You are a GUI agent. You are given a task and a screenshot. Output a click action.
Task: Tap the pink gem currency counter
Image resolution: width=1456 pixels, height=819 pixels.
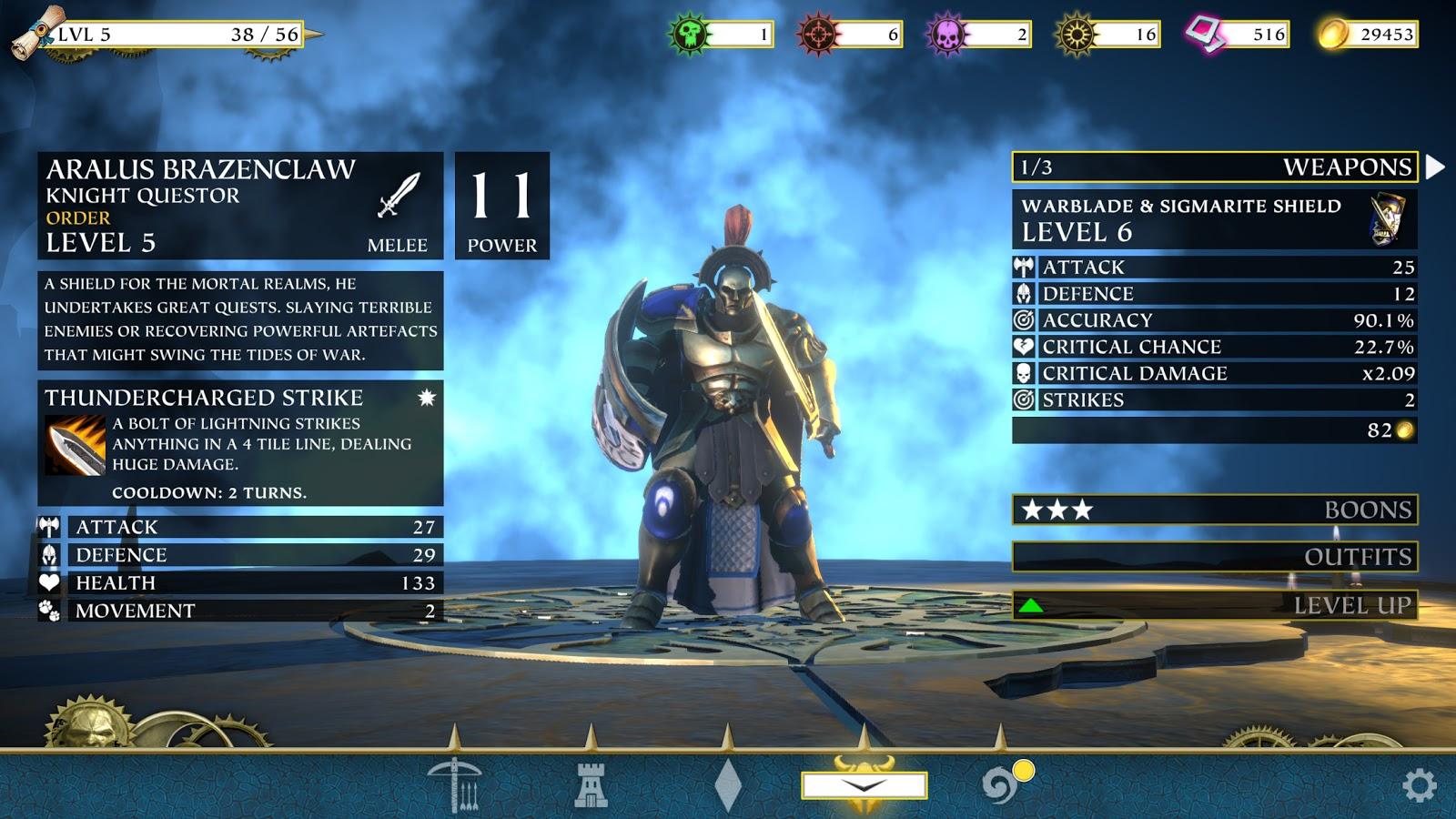click(x=1237, y=35)
